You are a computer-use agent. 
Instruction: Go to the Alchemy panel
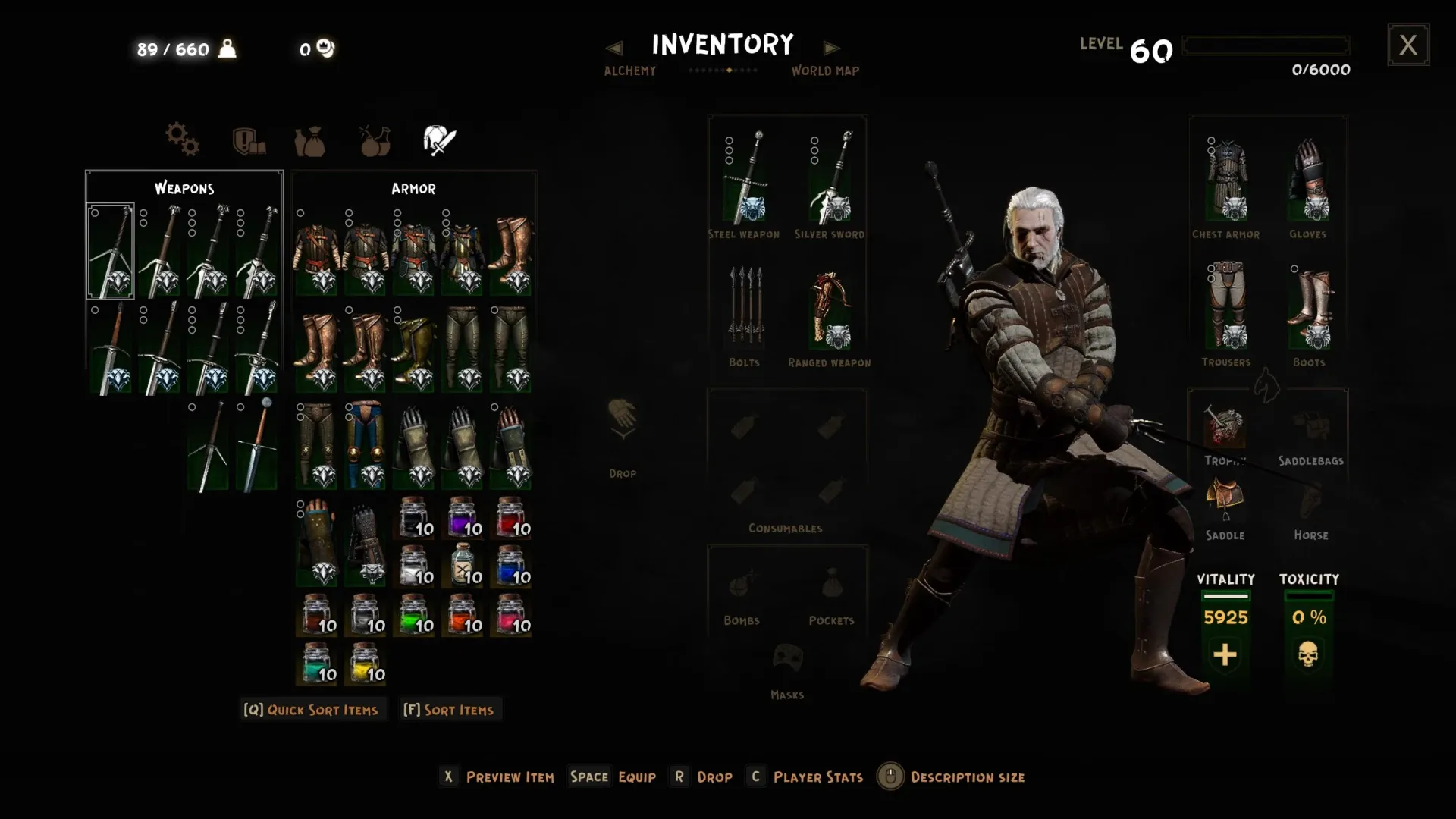pos(629,71)
